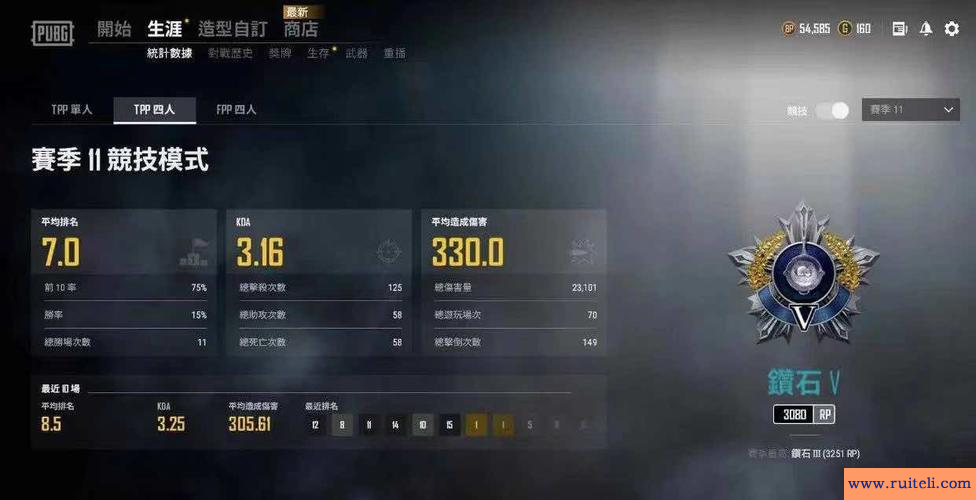976x500 pixels.
Task: Open the news icon
Action: tap(899, 29)
